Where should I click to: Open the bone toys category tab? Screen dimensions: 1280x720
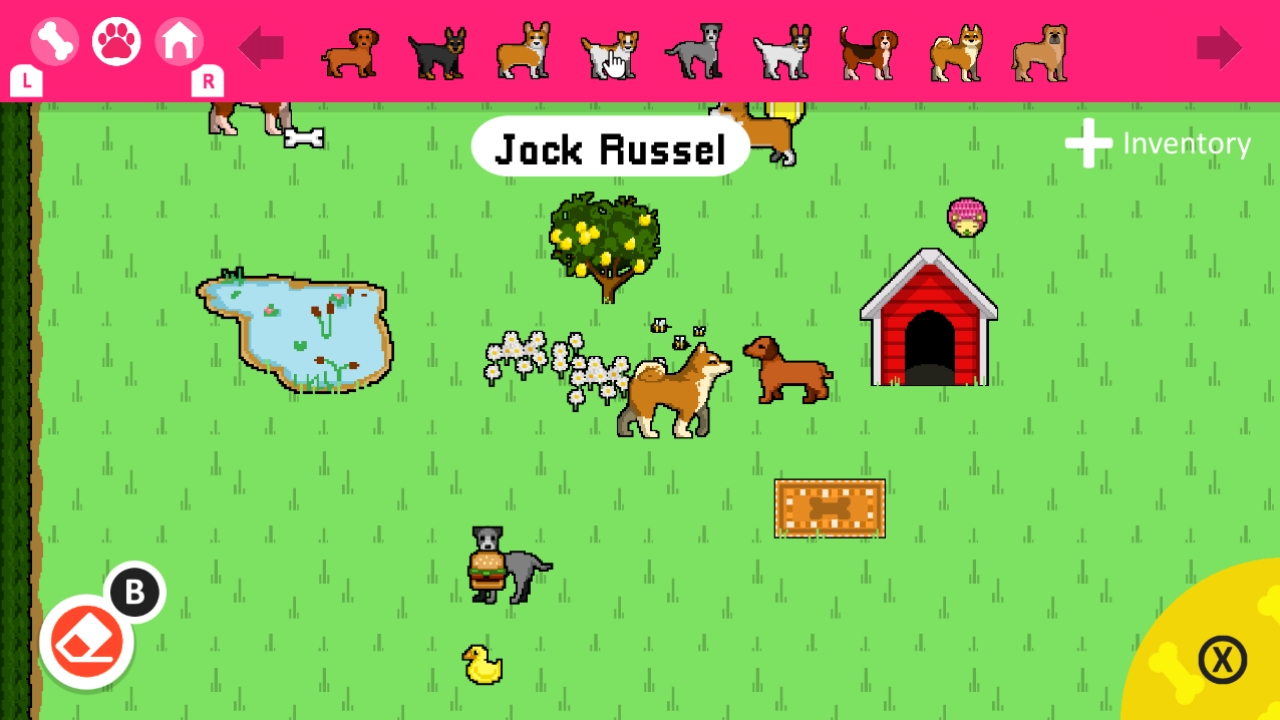[x=55, y=42]
